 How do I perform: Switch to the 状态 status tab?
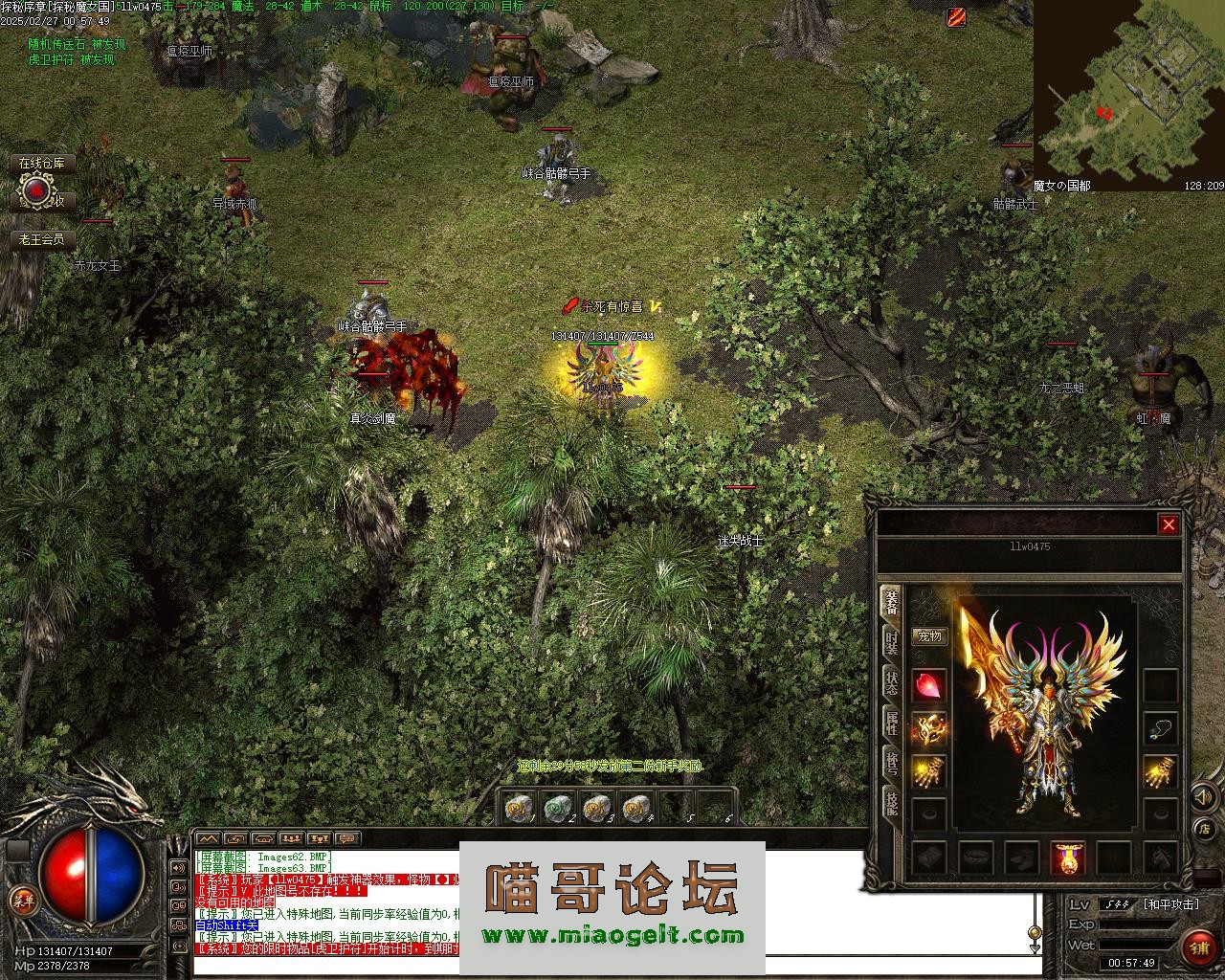pos(891,682)
